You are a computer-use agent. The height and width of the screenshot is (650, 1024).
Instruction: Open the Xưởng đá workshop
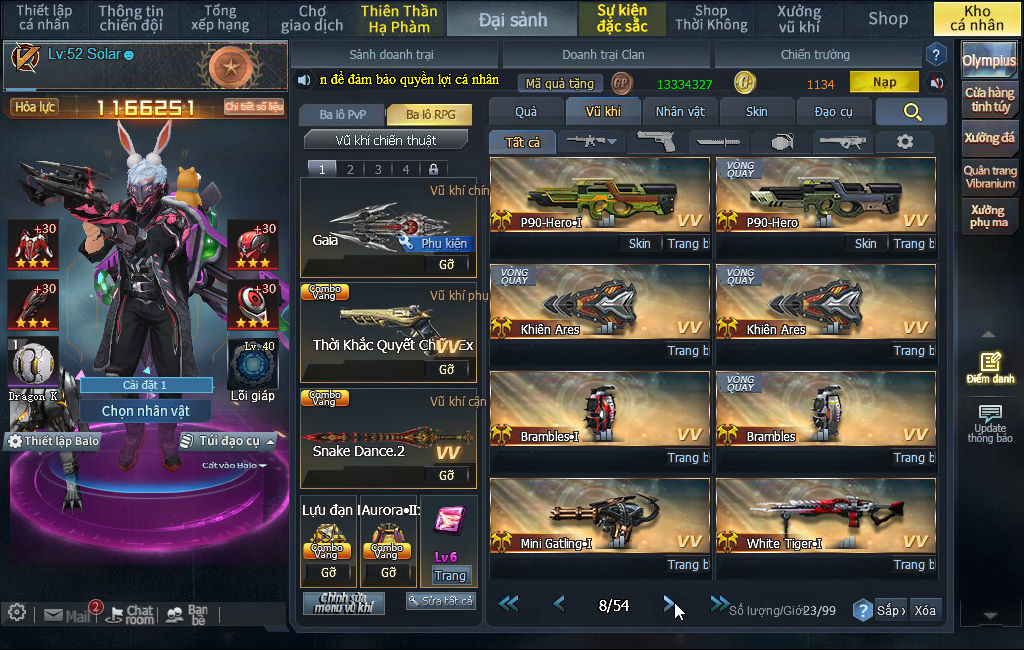coord(989,138)
